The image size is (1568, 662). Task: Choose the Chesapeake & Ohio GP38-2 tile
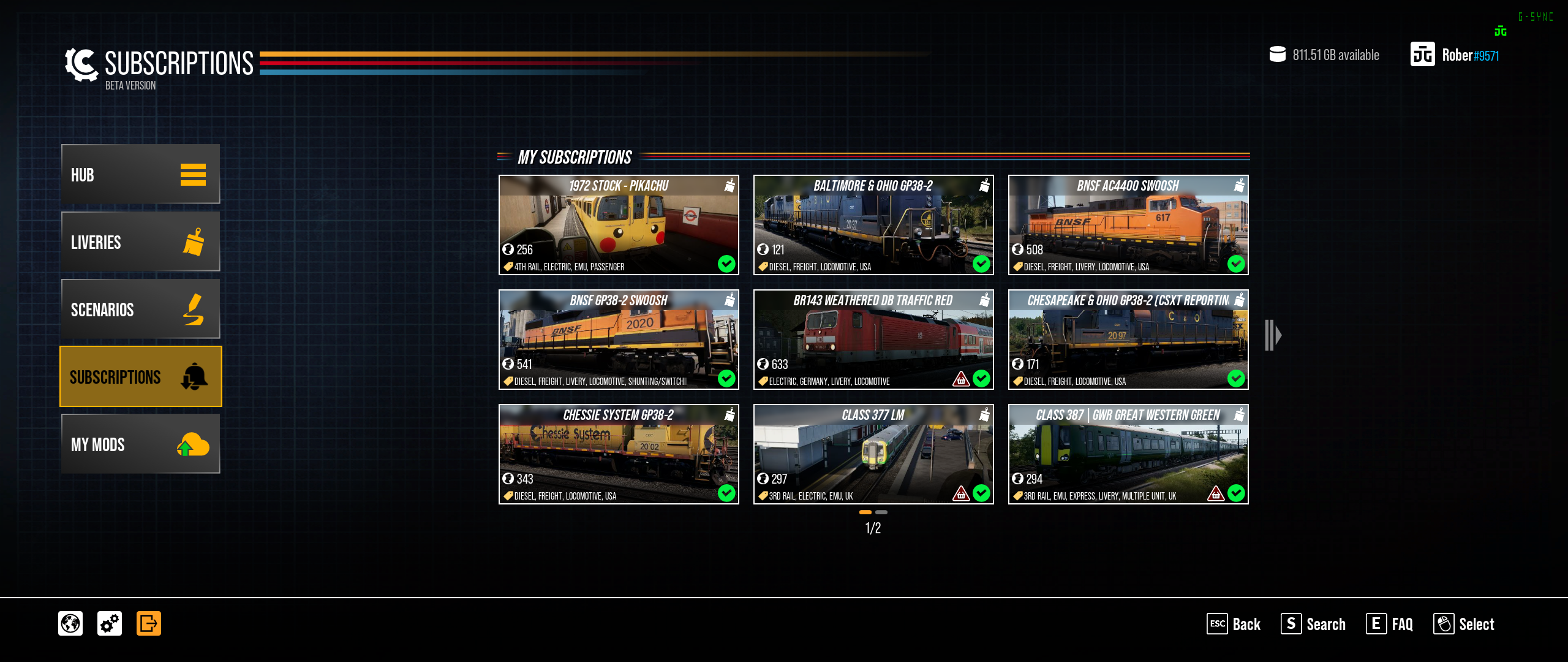1128,340
